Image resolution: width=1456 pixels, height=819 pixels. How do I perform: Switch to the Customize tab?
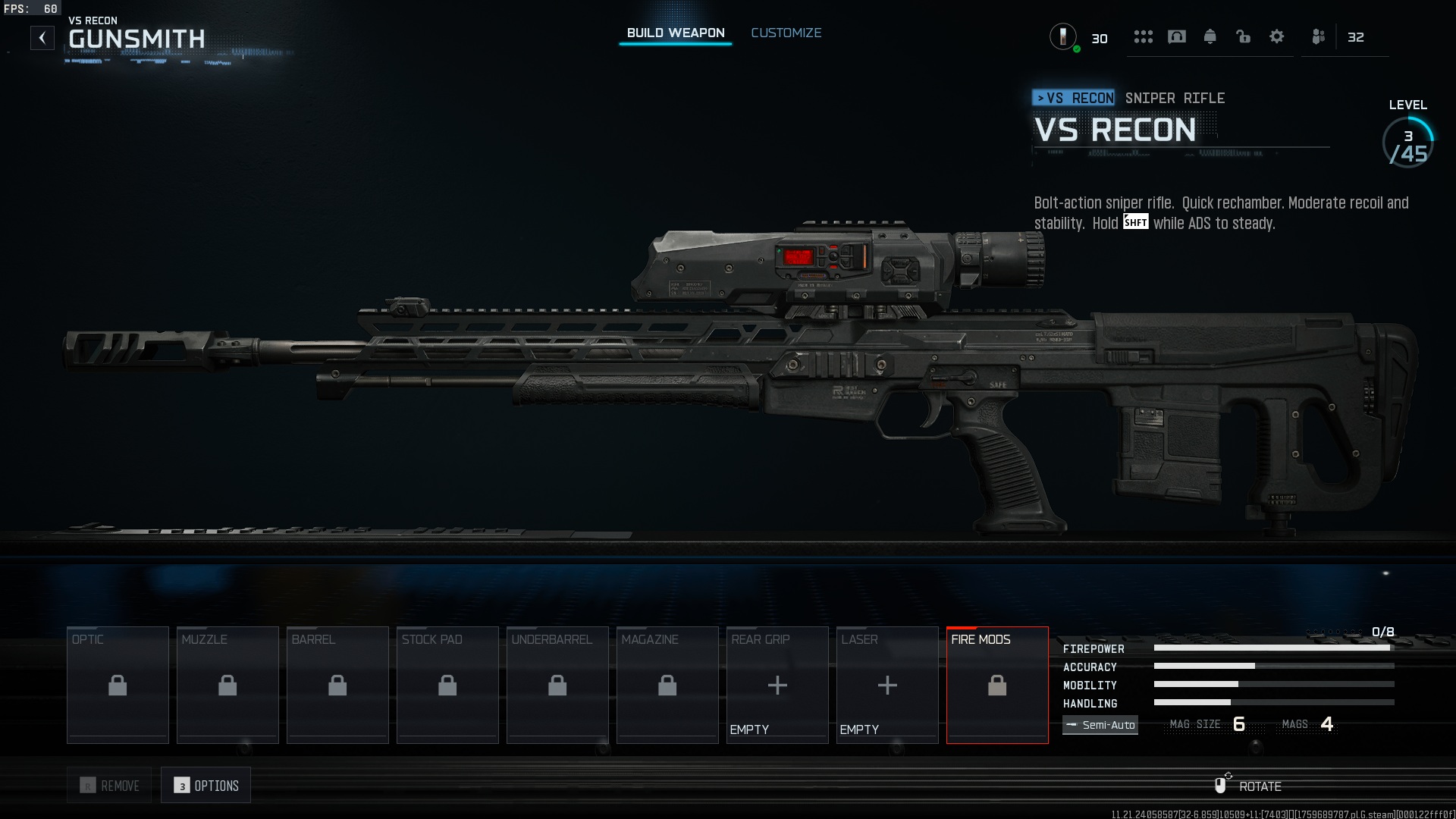[x=786, y=33]
